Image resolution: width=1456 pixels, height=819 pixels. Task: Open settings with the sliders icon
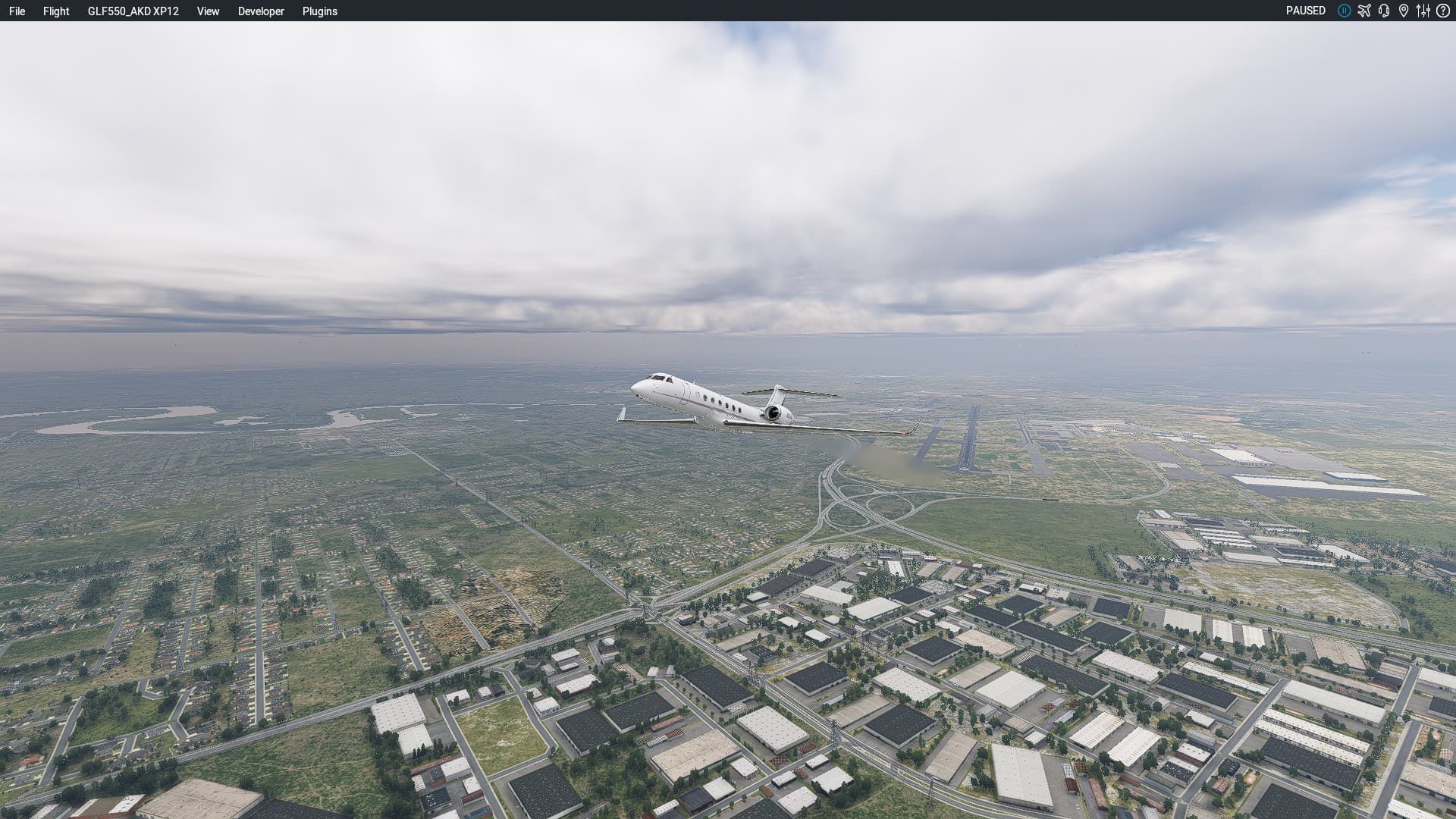point(1423,11)
